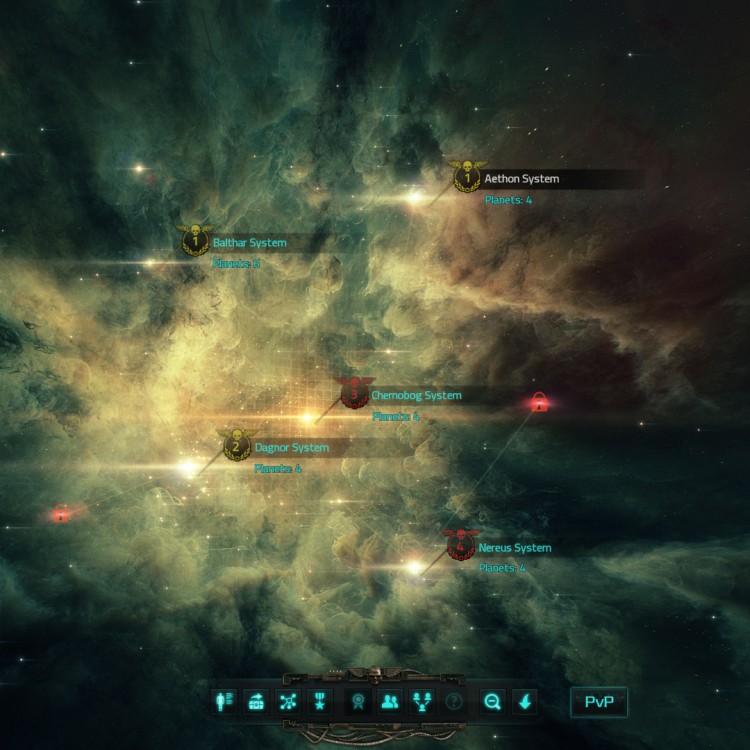Screen dimensions: 750x750
Task: Click the red padlock right of Chernobog
Action: 539,403
